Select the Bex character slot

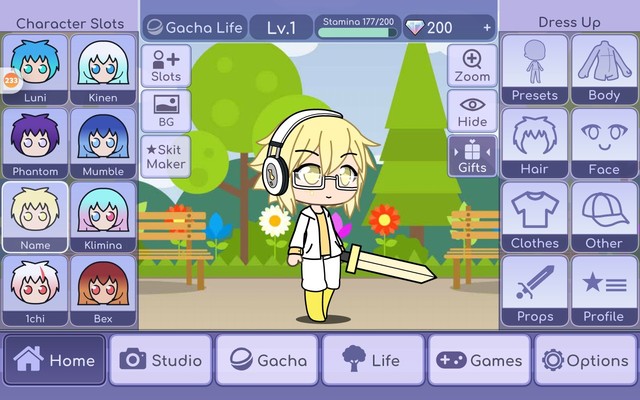[103, 289]
